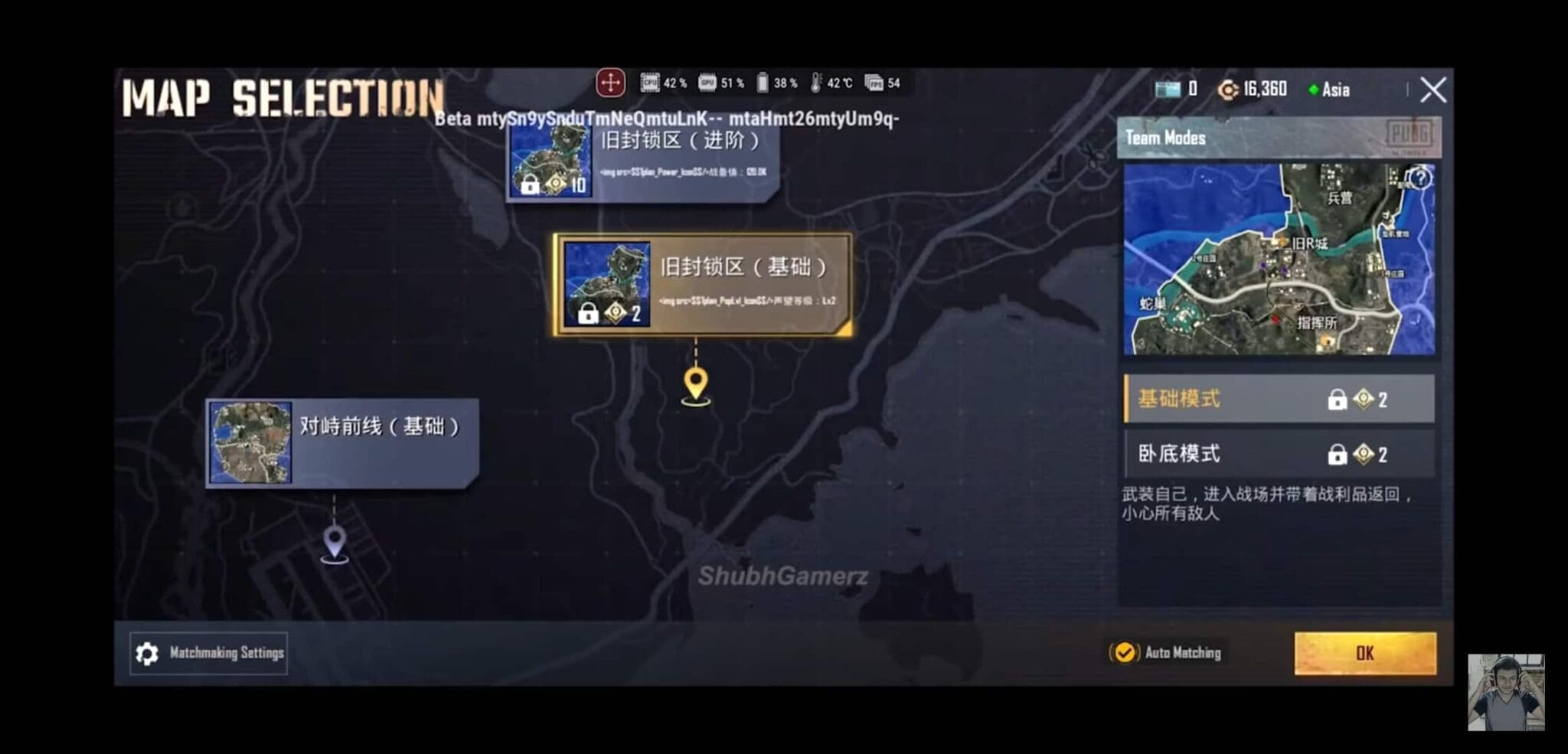
Task: Click the ticket icon showing 0
Action: [1168, 90]
